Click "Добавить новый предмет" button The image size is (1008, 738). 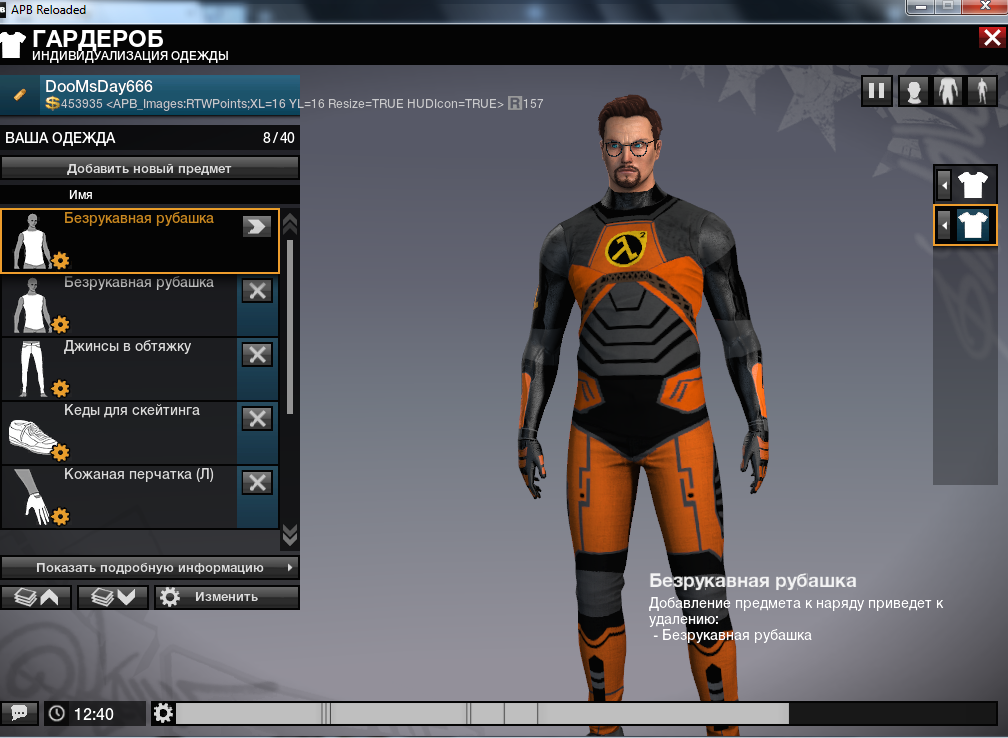click(x=150, y=168)
